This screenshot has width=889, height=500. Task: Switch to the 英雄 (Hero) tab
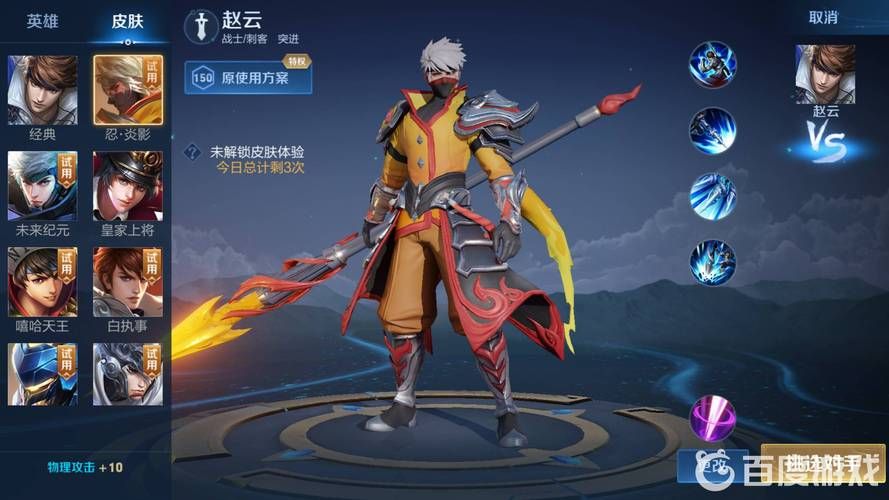click(x=42, y=20)
